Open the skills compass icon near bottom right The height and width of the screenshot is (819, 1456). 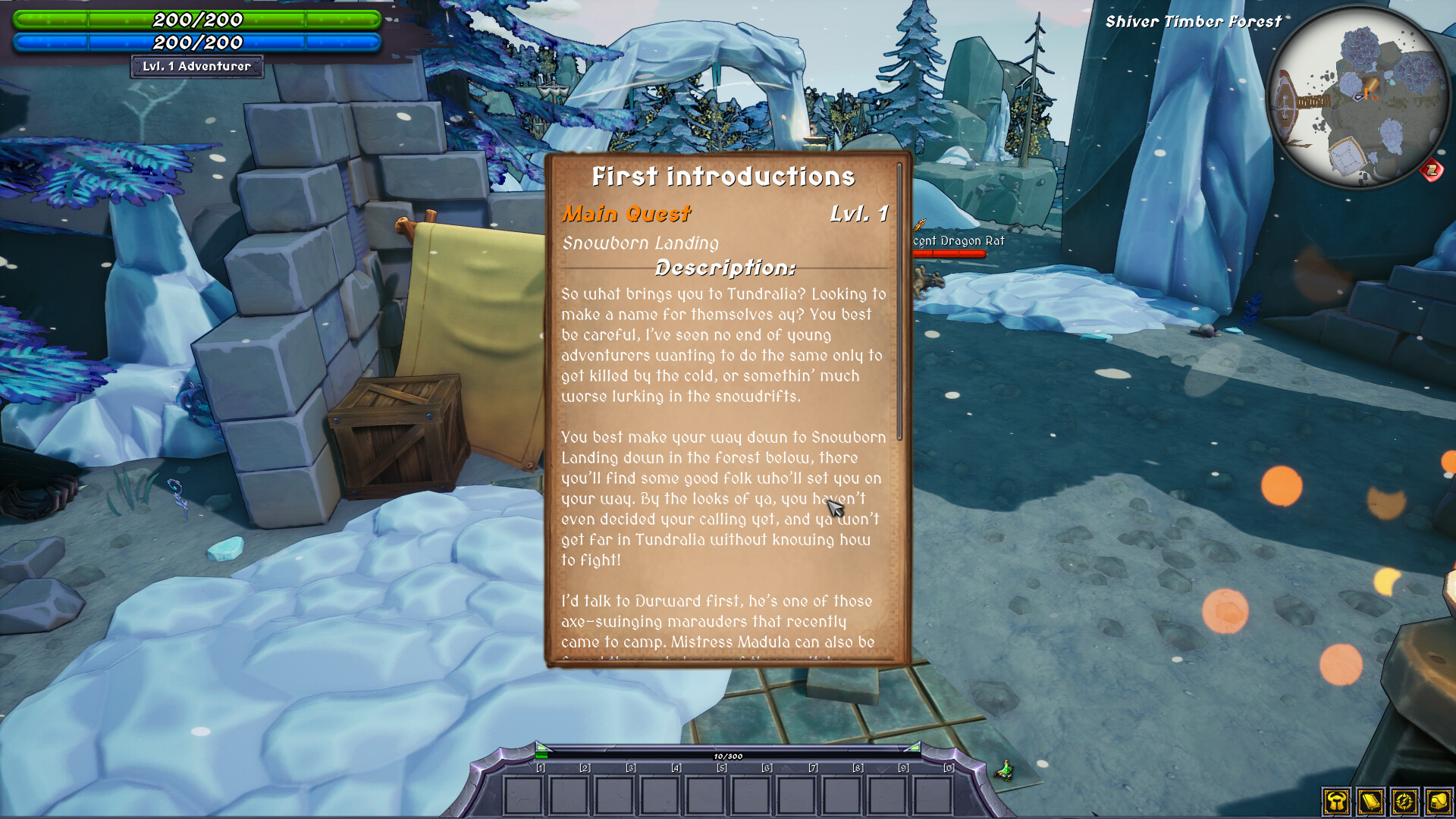tap(1404, 802)
